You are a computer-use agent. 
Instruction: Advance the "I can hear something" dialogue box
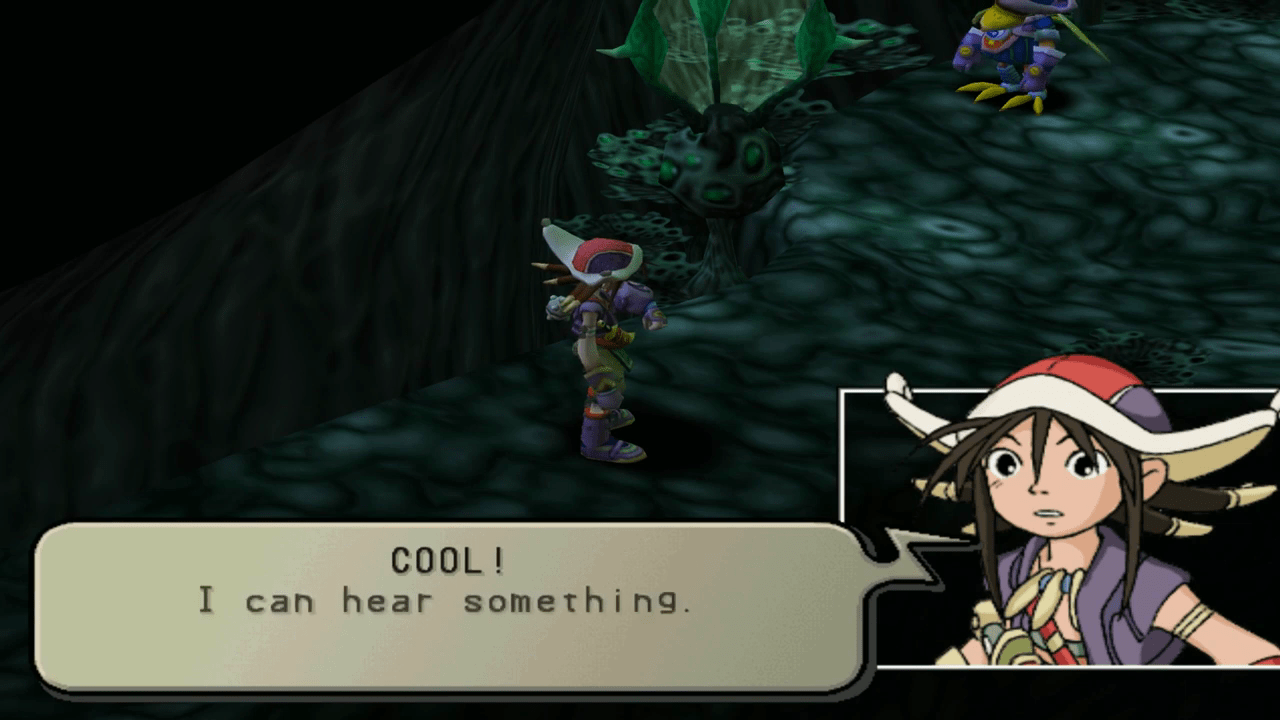(448, 605)
